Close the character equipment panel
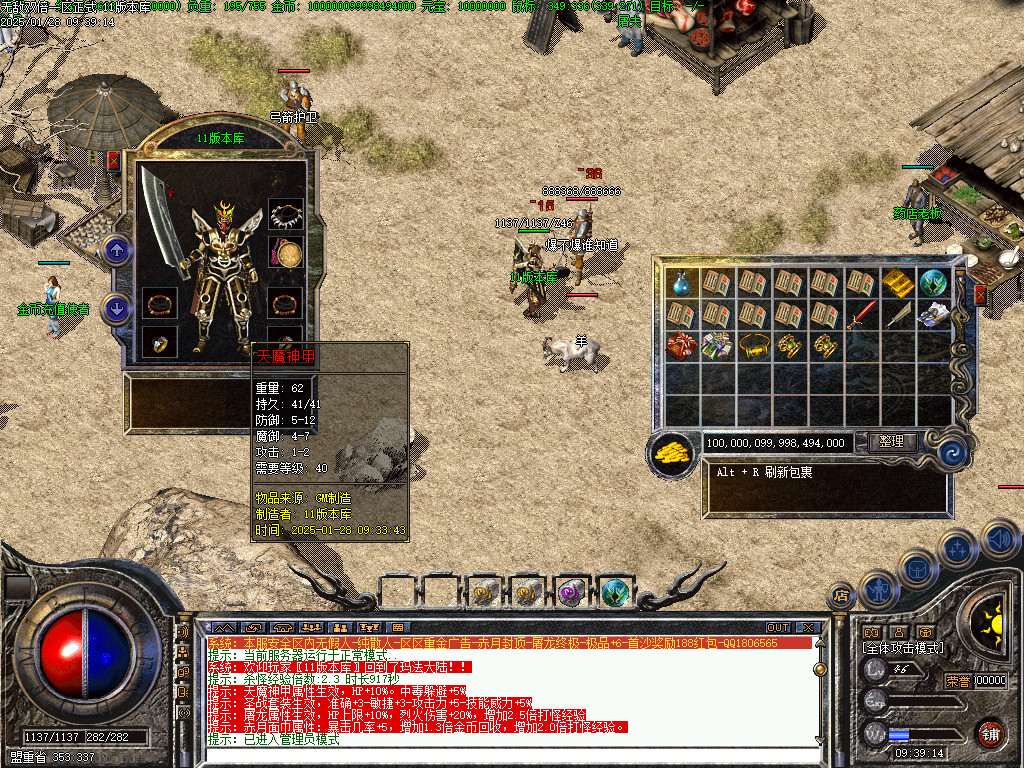The width and height of the screenshot is (1024, 768). tap(113, 160)
